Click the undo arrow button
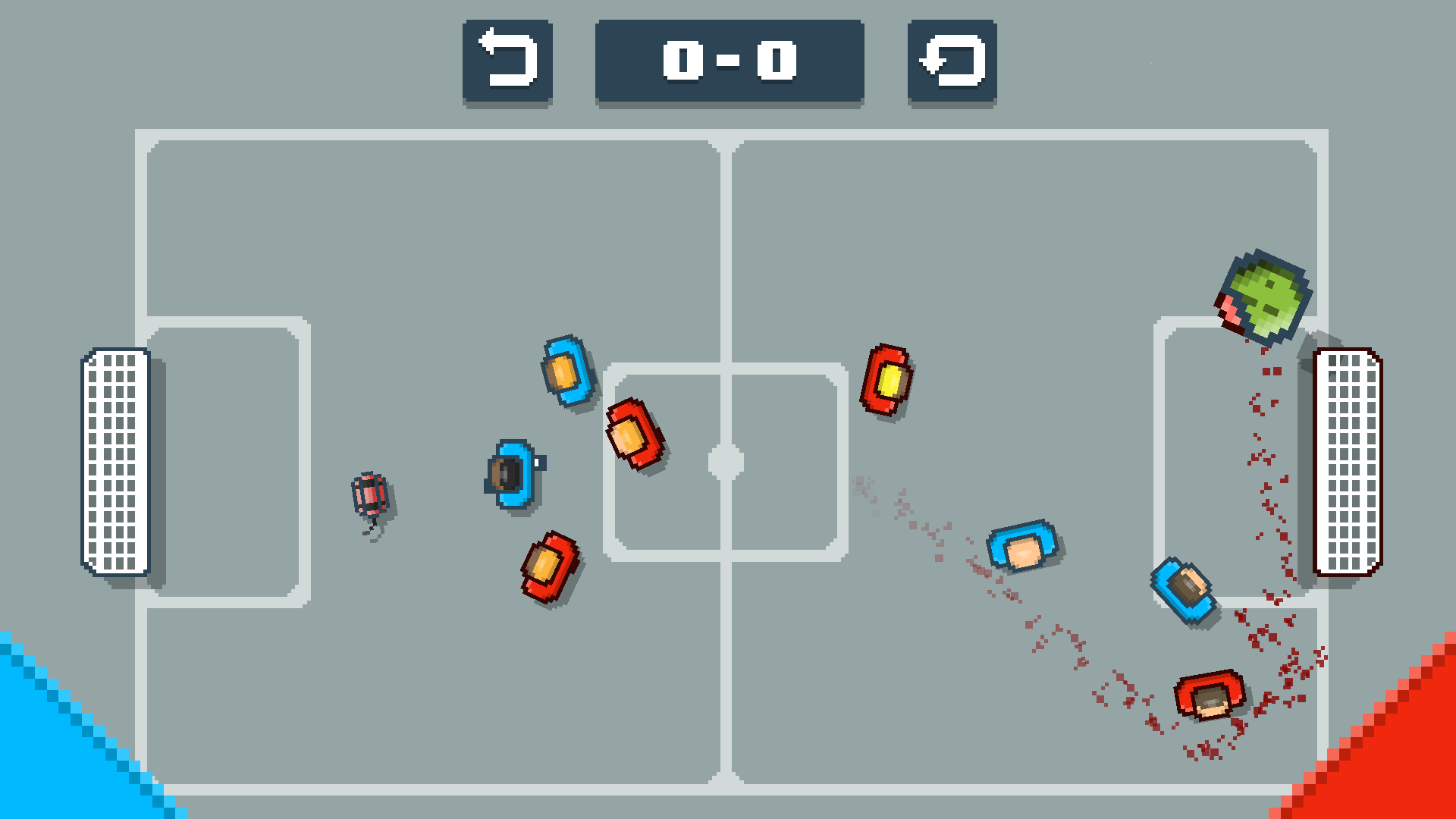 (x=507, y=62)
